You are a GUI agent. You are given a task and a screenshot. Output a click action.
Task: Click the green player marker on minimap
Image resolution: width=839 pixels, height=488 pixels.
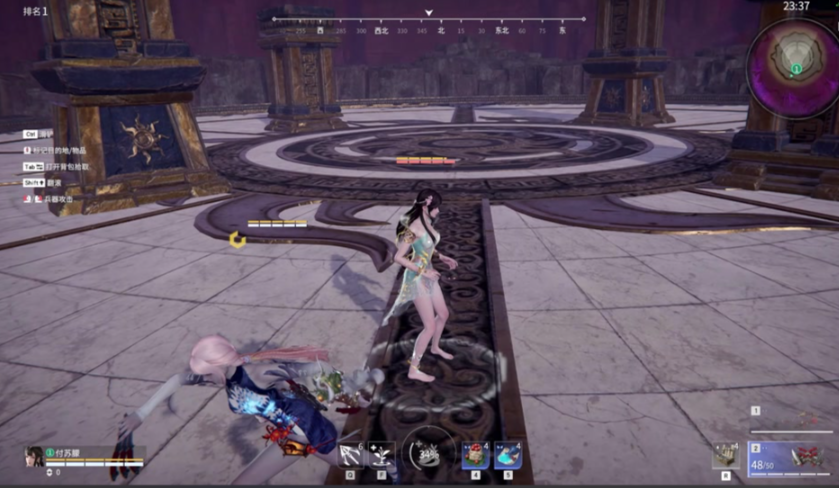(796, 69)
